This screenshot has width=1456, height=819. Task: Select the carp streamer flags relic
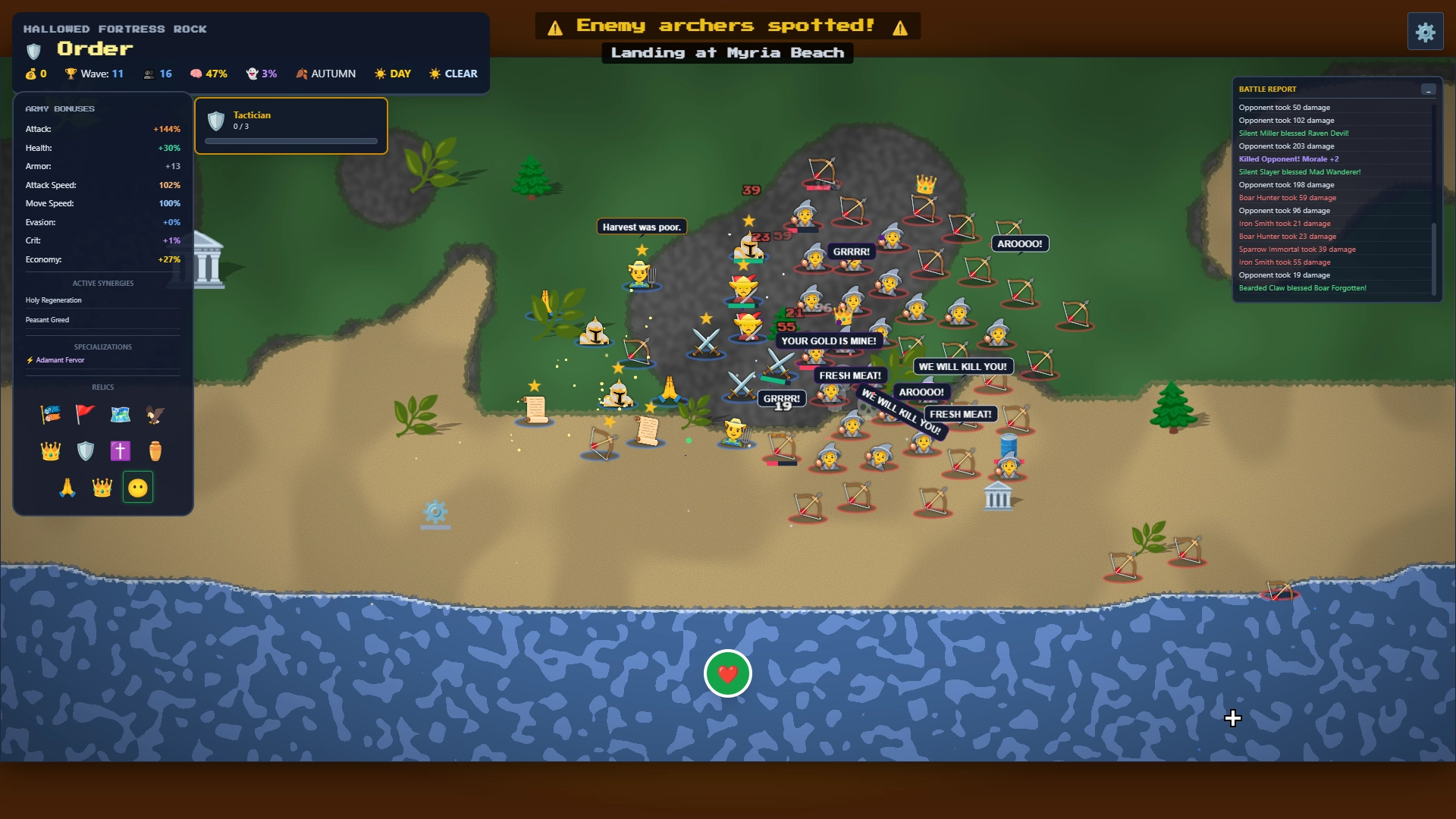tap(50, 415)
